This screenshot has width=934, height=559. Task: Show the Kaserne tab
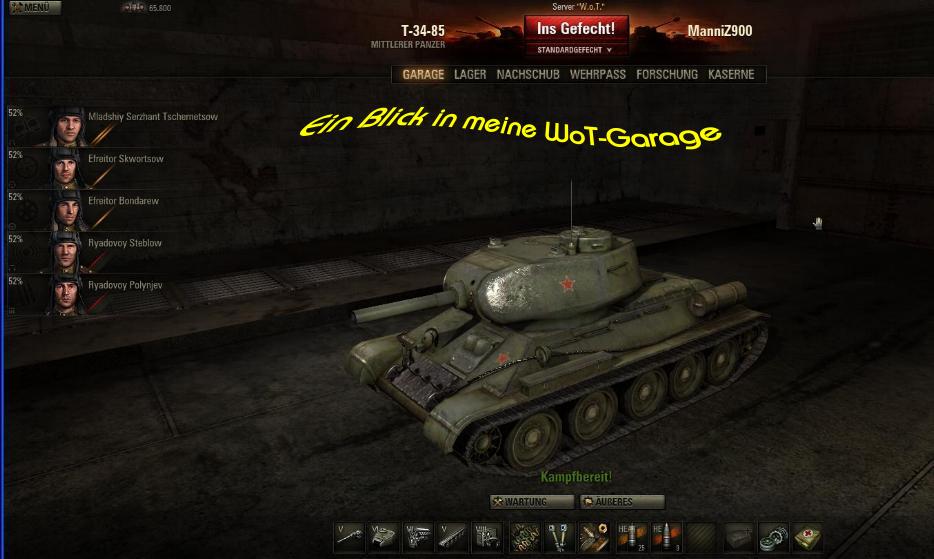coord(731,75)
